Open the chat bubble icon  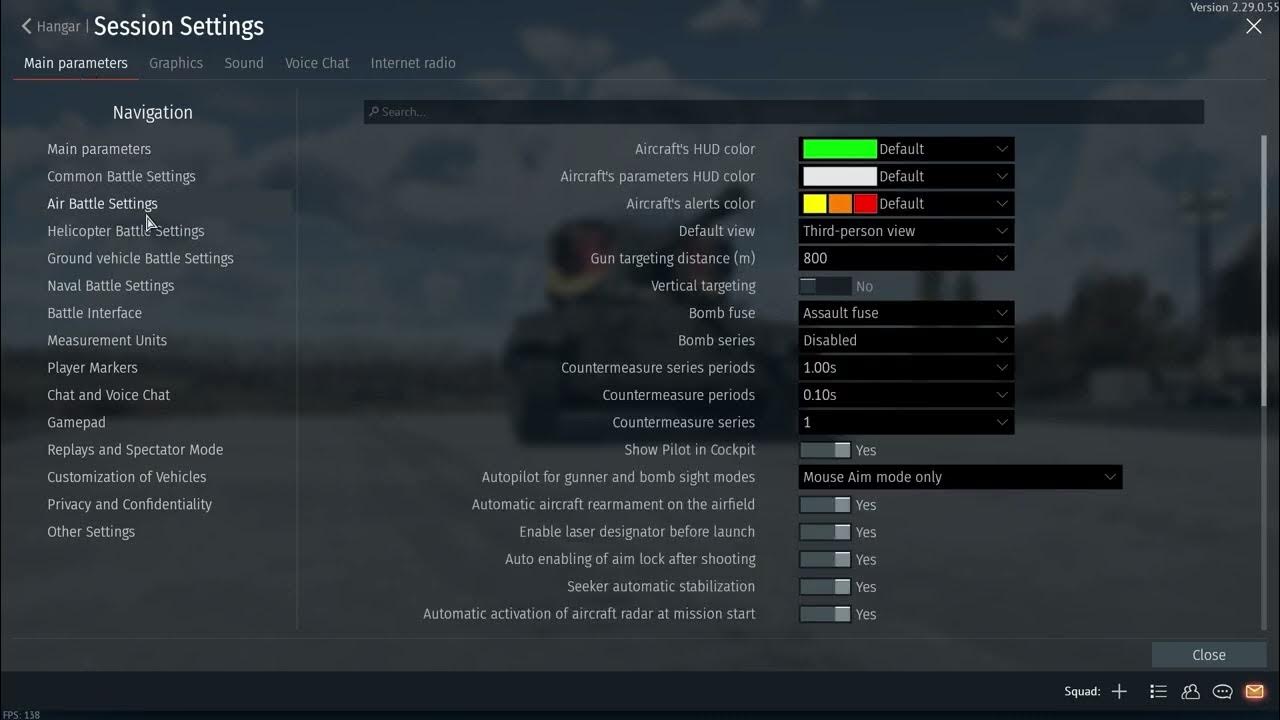(x=1222, y=691)
